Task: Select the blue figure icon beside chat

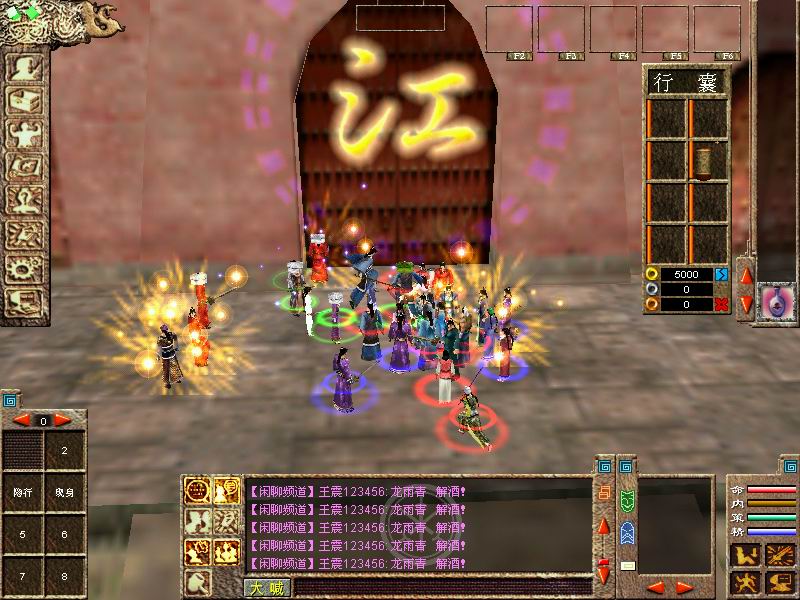Action: click(x=627, y=532)
